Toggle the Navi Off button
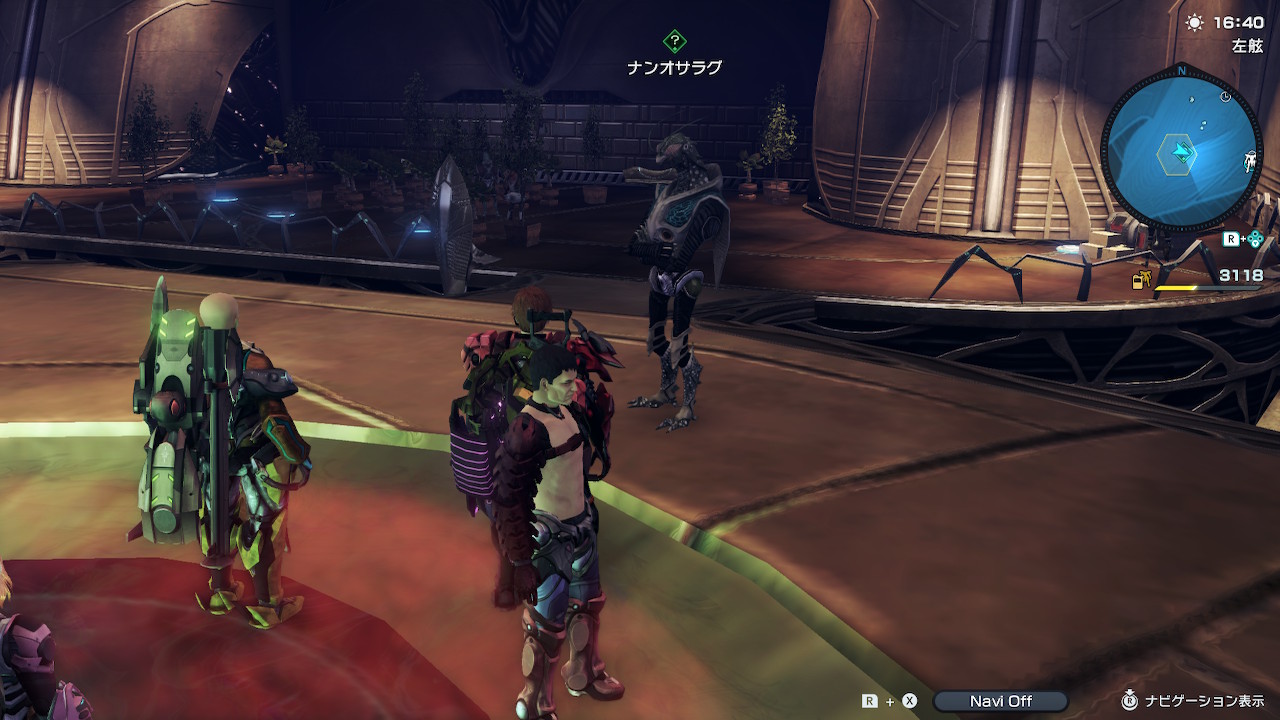 pos(1000,701)
